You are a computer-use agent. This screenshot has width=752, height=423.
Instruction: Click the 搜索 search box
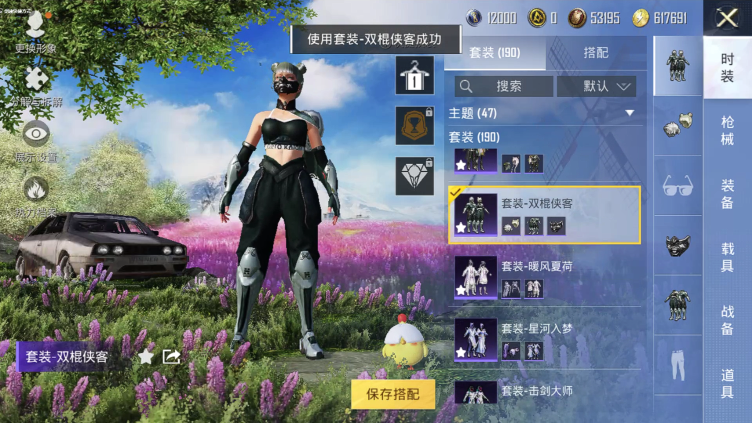[x=502, y=86]
